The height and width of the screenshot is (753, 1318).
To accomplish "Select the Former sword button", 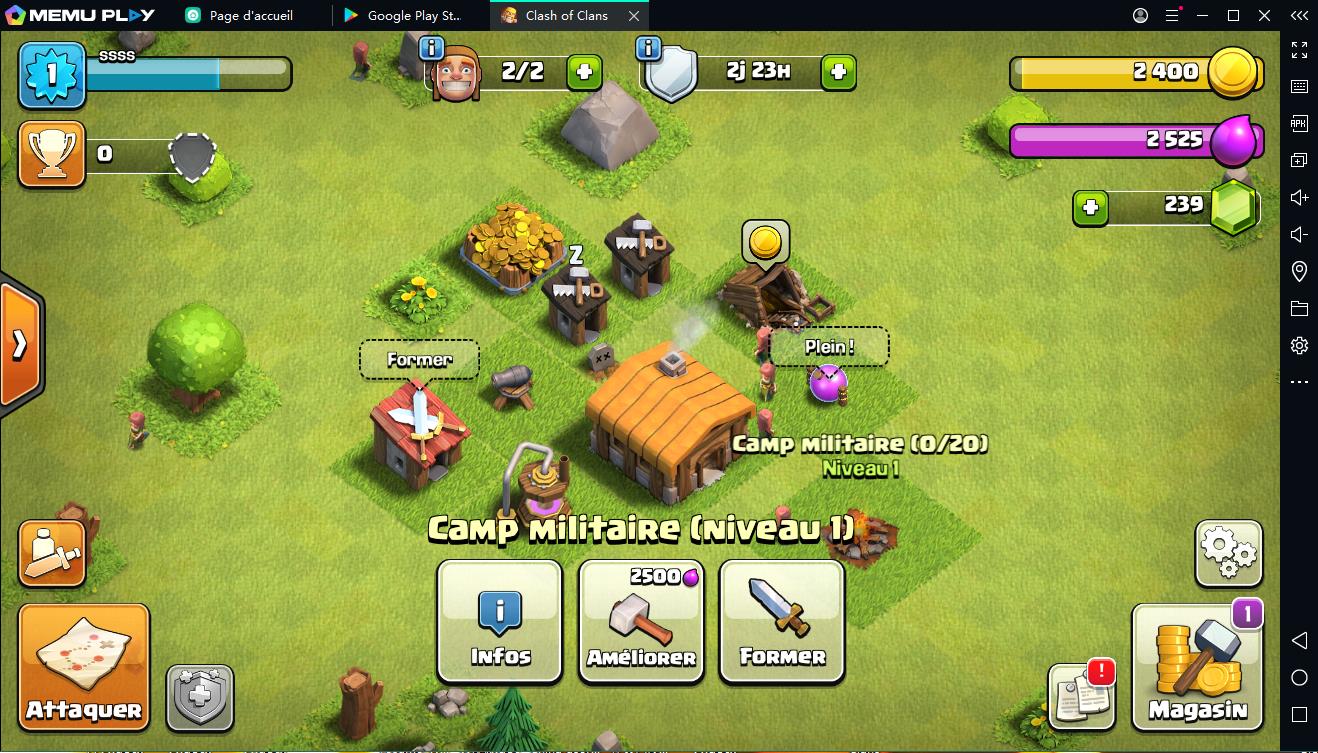I will click(782, 621).
